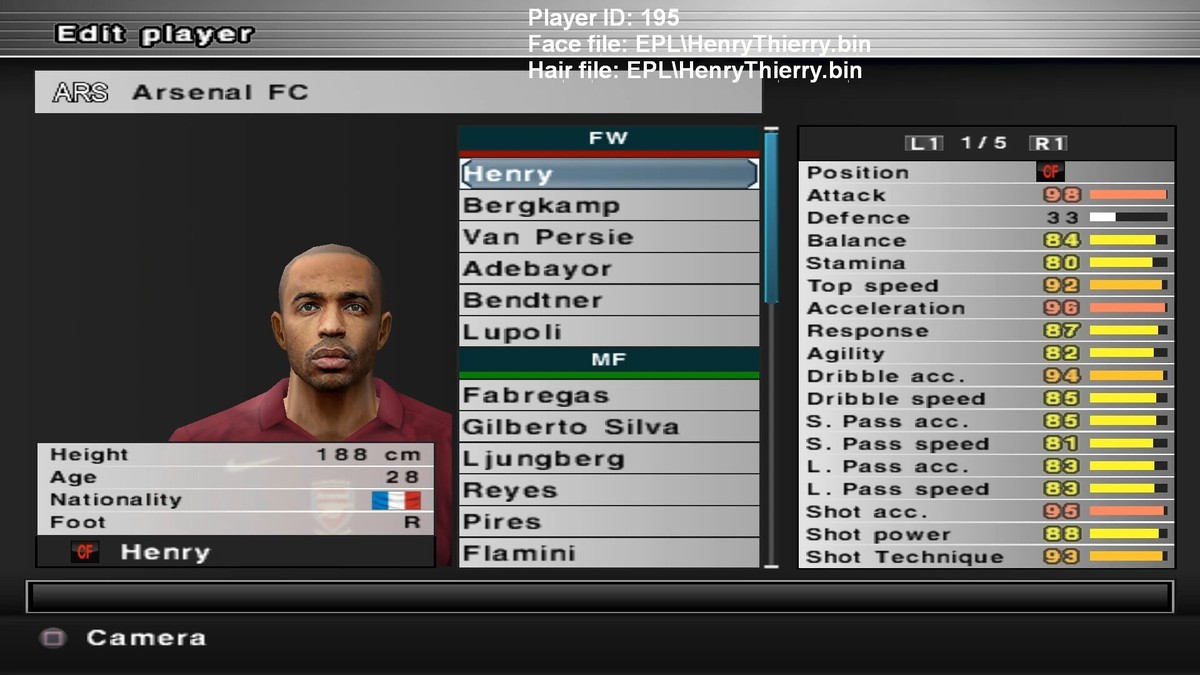1200x675 pixels.
Task: Select Bendtner in the FW group
Action: (608, 300)
